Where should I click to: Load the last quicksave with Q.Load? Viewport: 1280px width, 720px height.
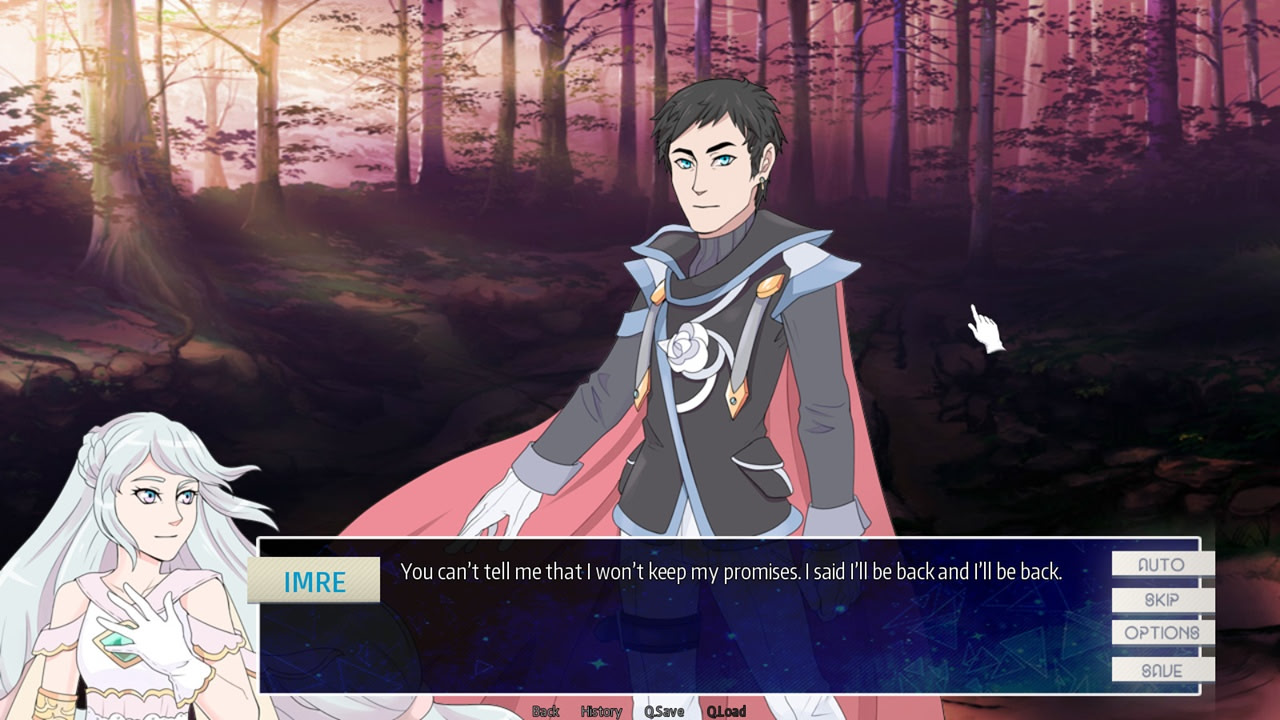[x=727, y=711]
